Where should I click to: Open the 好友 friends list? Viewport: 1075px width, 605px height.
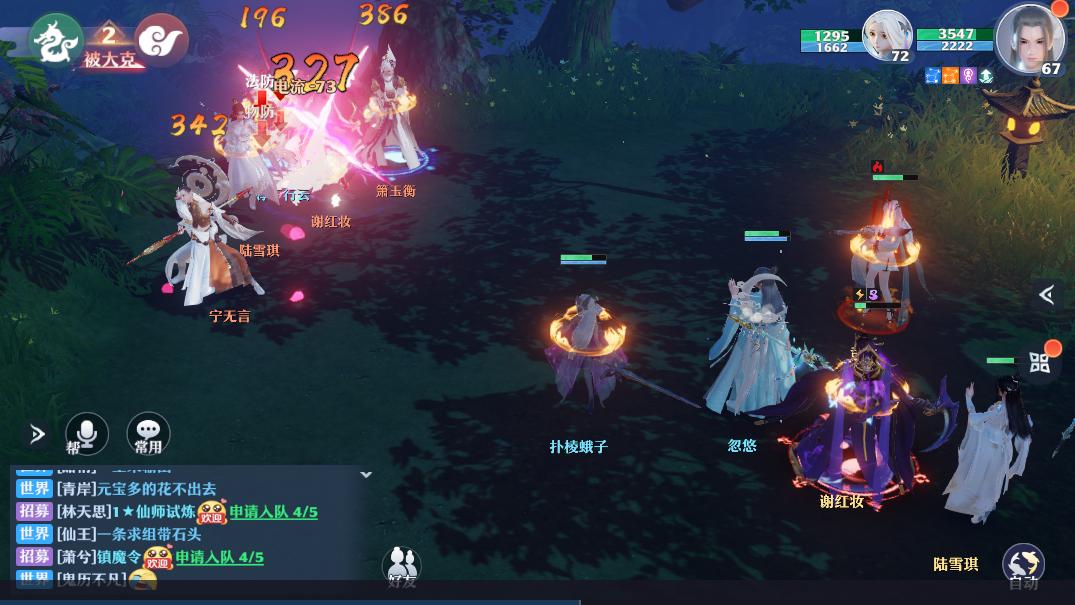[x=401, y=567]
